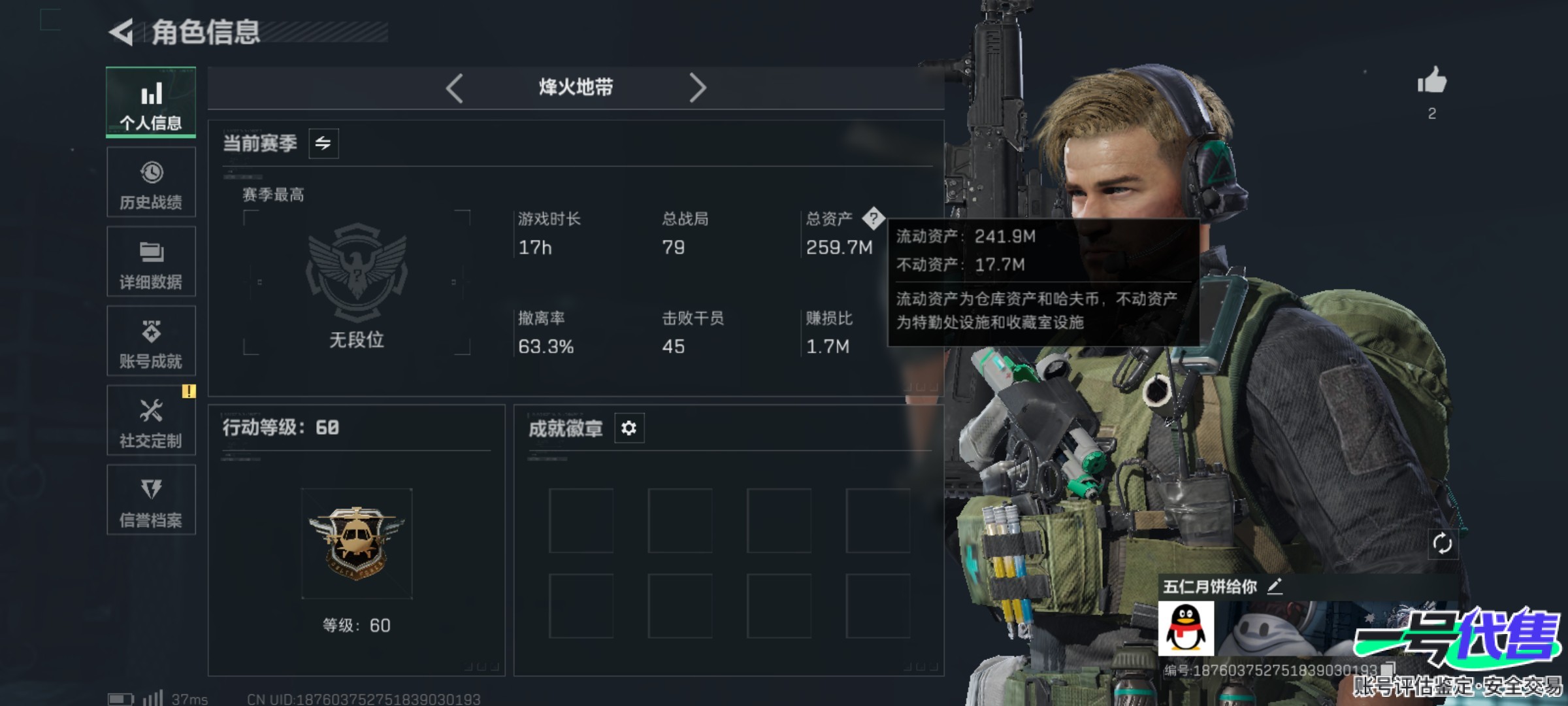View the 信誉档案 tab
This screenshot has width=1568, height=706.
tap(151, 501)
